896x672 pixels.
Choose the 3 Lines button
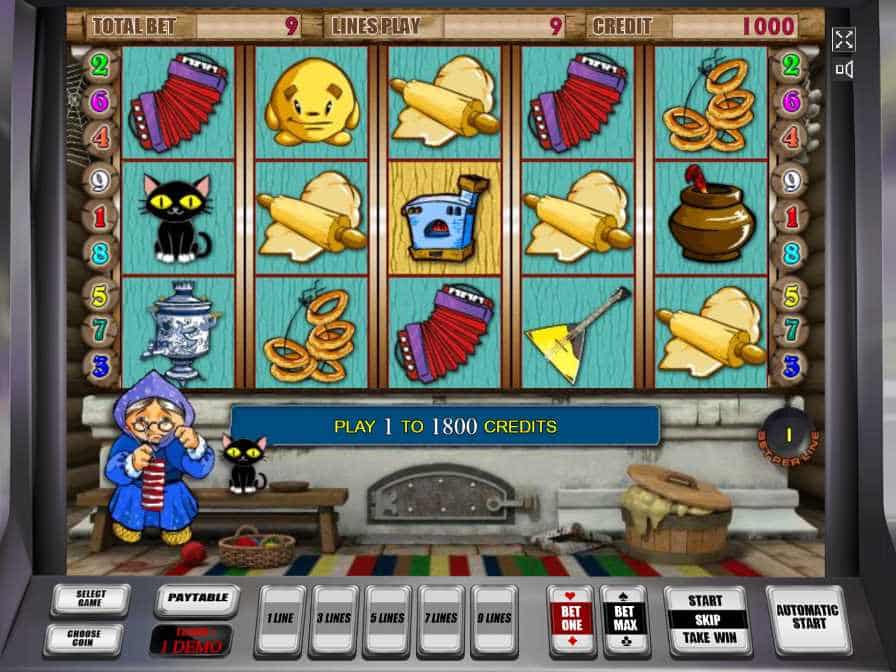[x=333, y=620]
